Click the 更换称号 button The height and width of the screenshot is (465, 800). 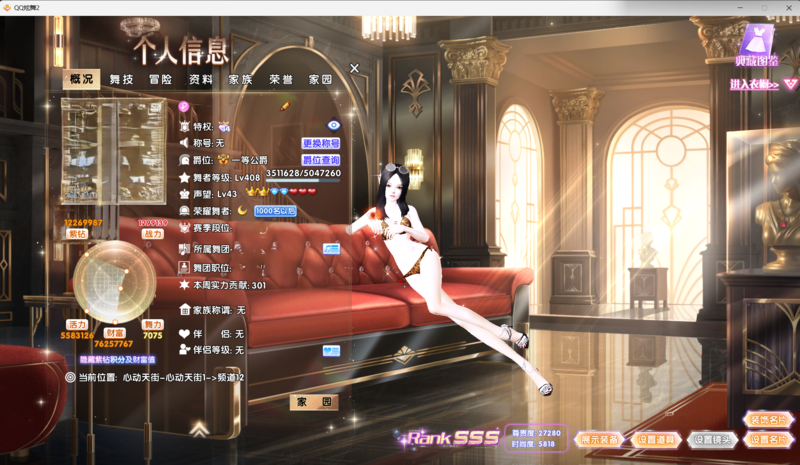(321, 144)
